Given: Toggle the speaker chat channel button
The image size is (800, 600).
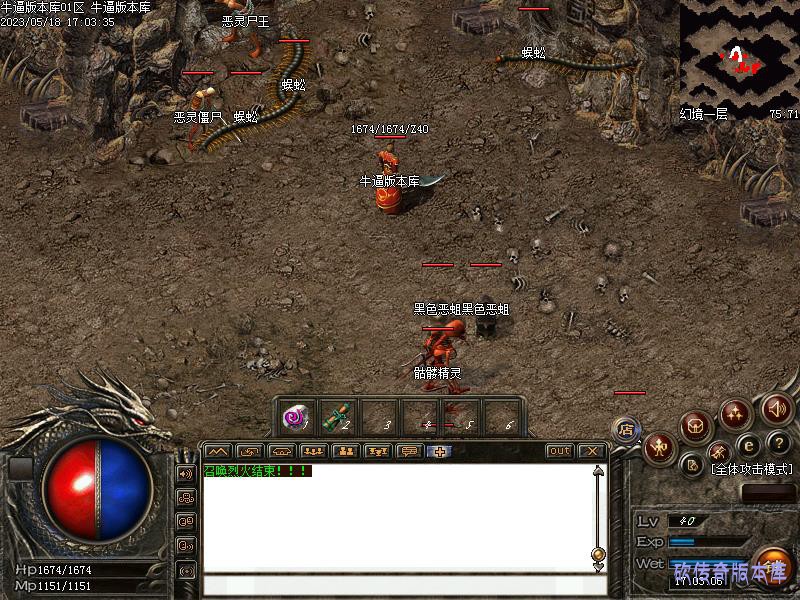Looking at the screenshot, I should tap(186, 473).
